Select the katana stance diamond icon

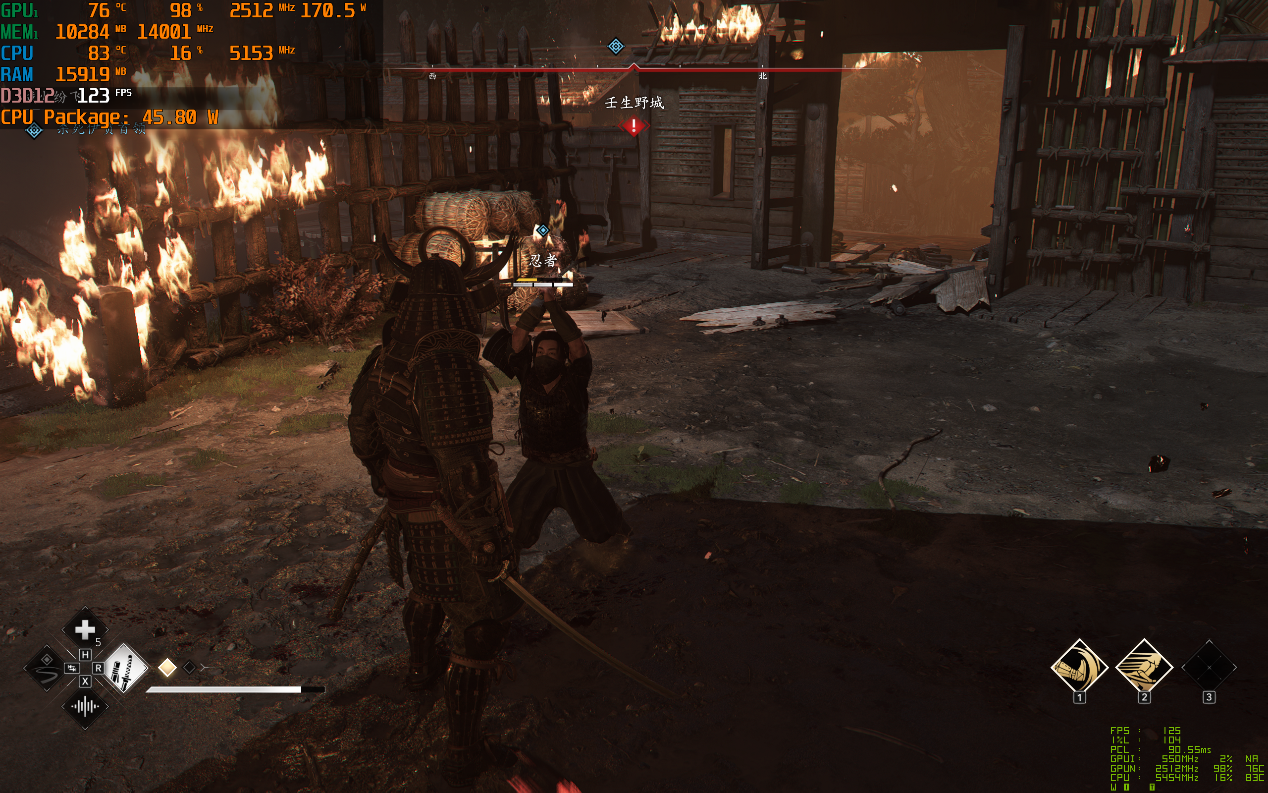pos(125,667)
